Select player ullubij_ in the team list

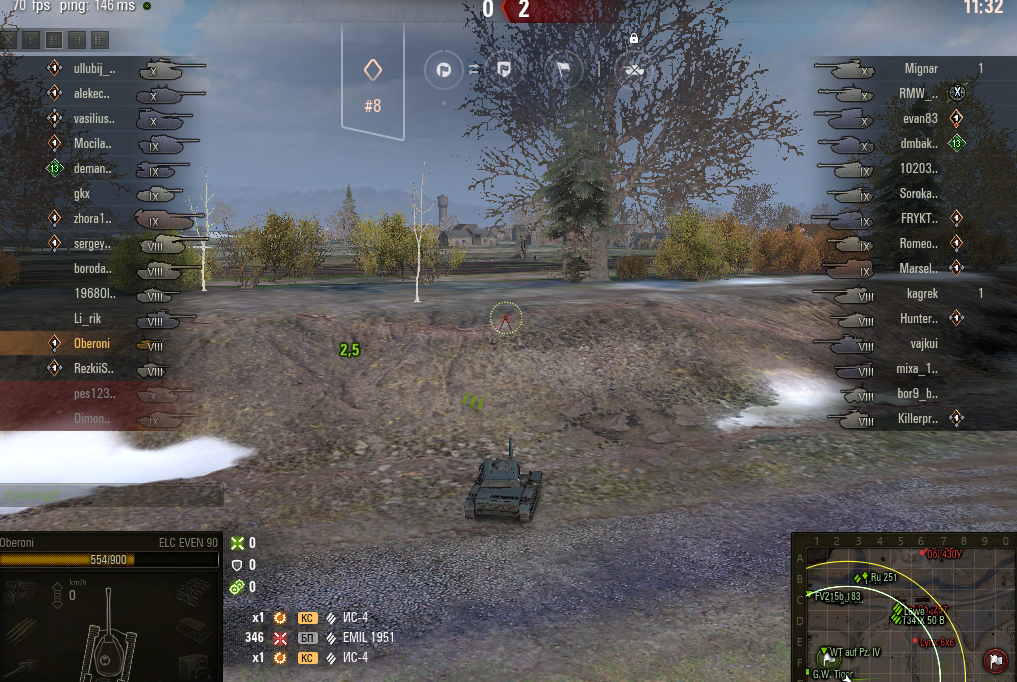click(x=94, y=69)
